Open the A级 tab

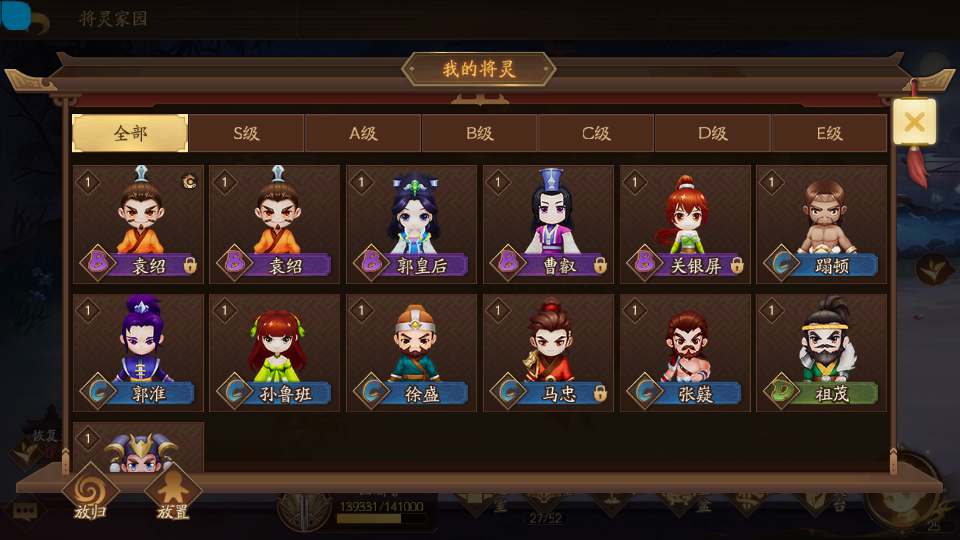click(363, 133)
